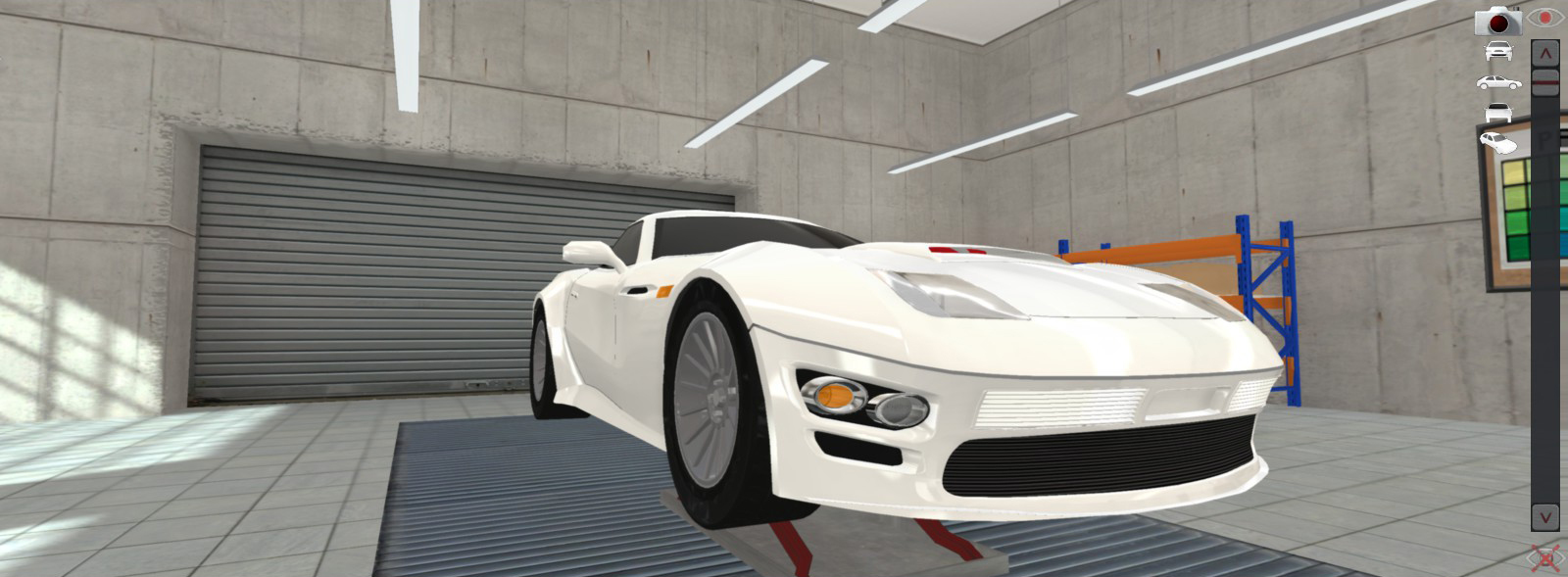Click the up arrow on the scrollbar
Image resolution: width=1568 pixels, height=577 pixels.
pos(1545,52)
